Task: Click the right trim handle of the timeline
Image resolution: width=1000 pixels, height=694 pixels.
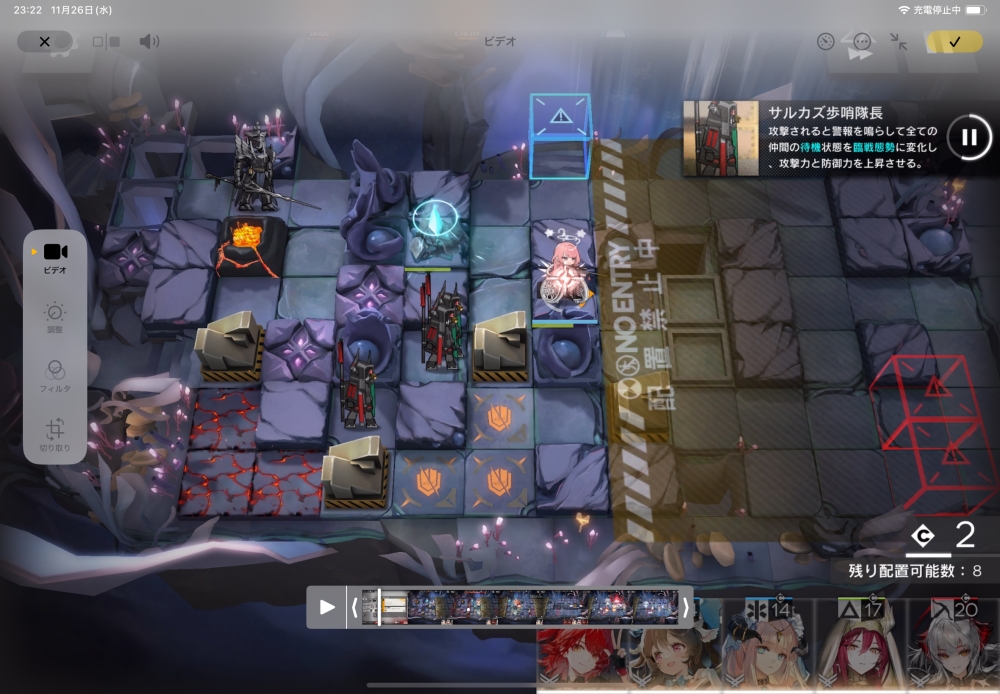Action: (685, 607)
